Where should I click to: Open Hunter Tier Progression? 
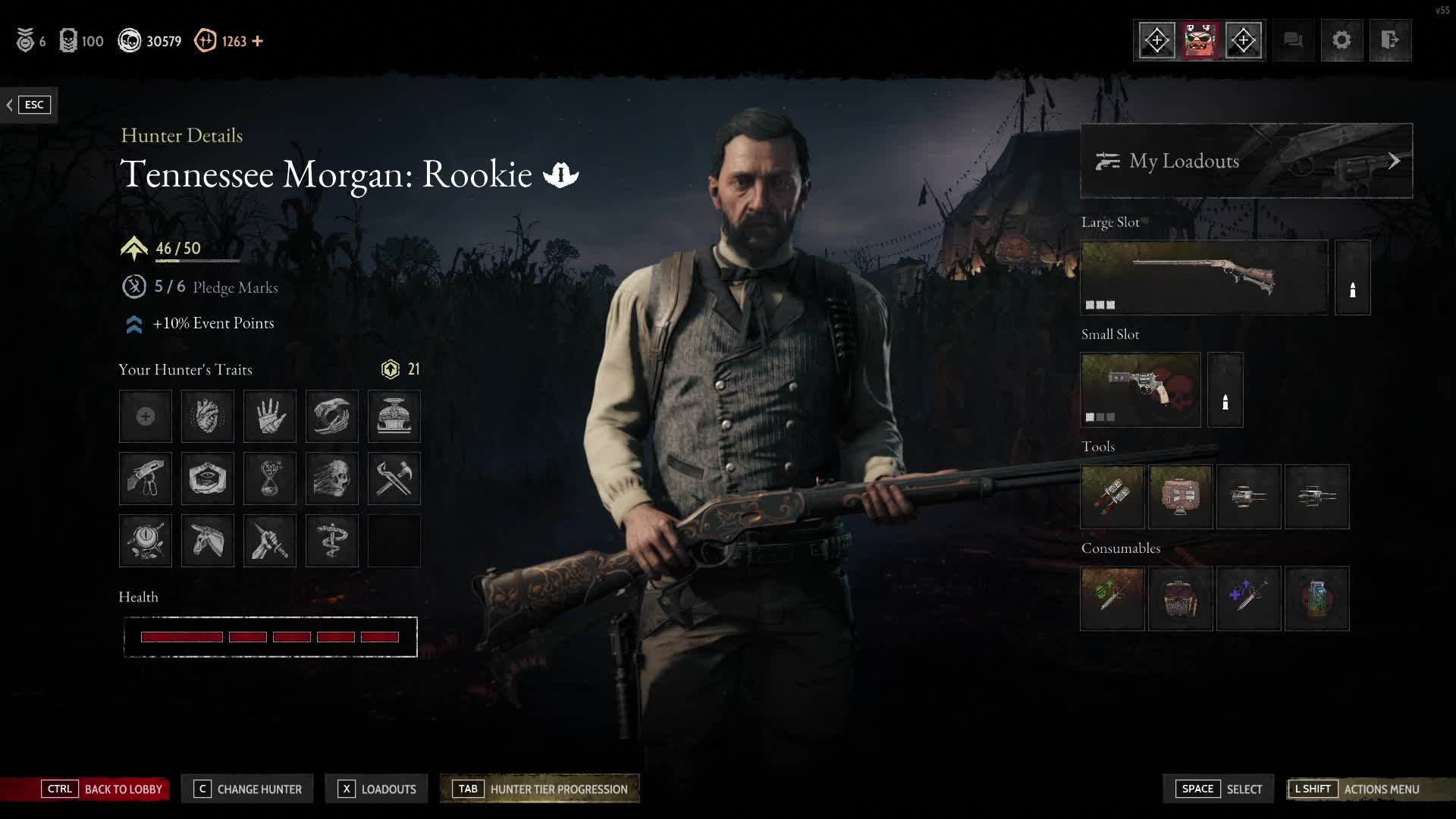[x=541, y=789]
